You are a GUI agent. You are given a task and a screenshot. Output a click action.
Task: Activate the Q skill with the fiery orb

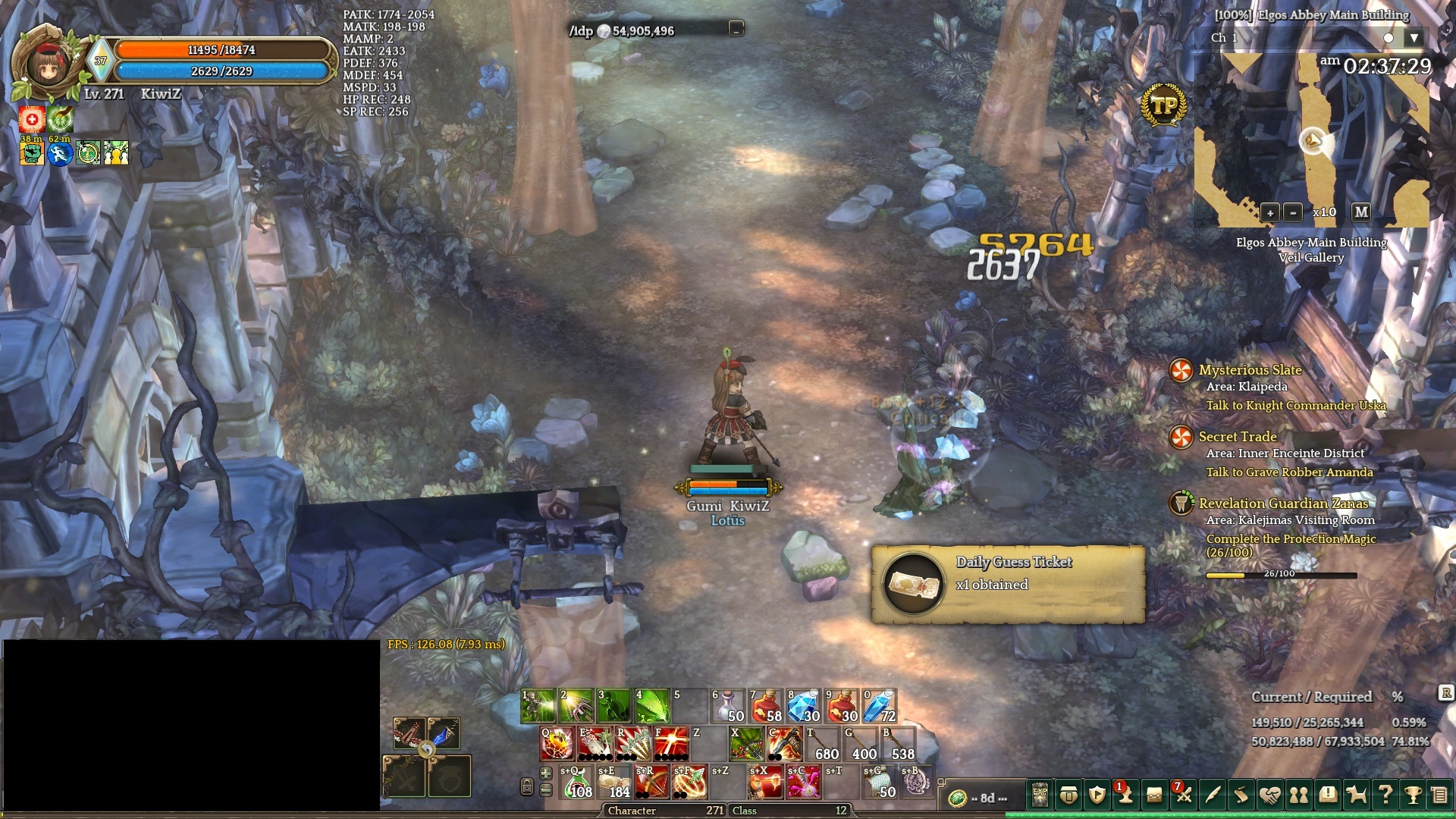(557, 744)
